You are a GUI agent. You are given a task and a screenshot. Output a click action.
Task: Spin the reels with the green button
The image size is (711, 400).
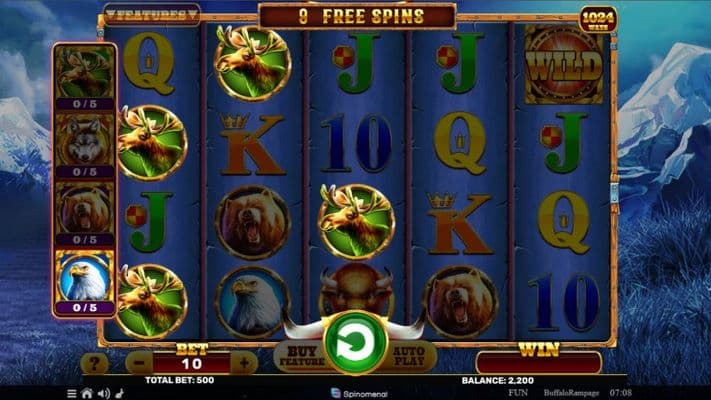(356, 341)
